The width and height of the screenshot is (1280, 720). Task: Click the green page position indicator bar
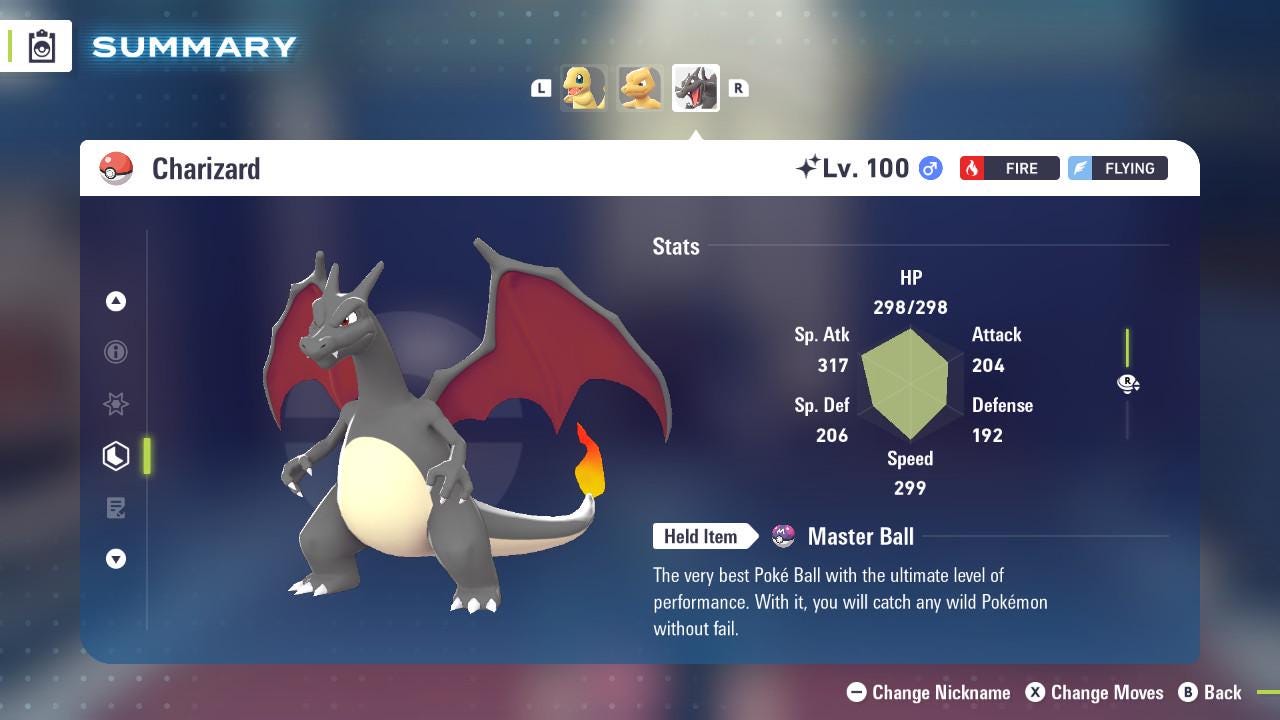(148, 456)
